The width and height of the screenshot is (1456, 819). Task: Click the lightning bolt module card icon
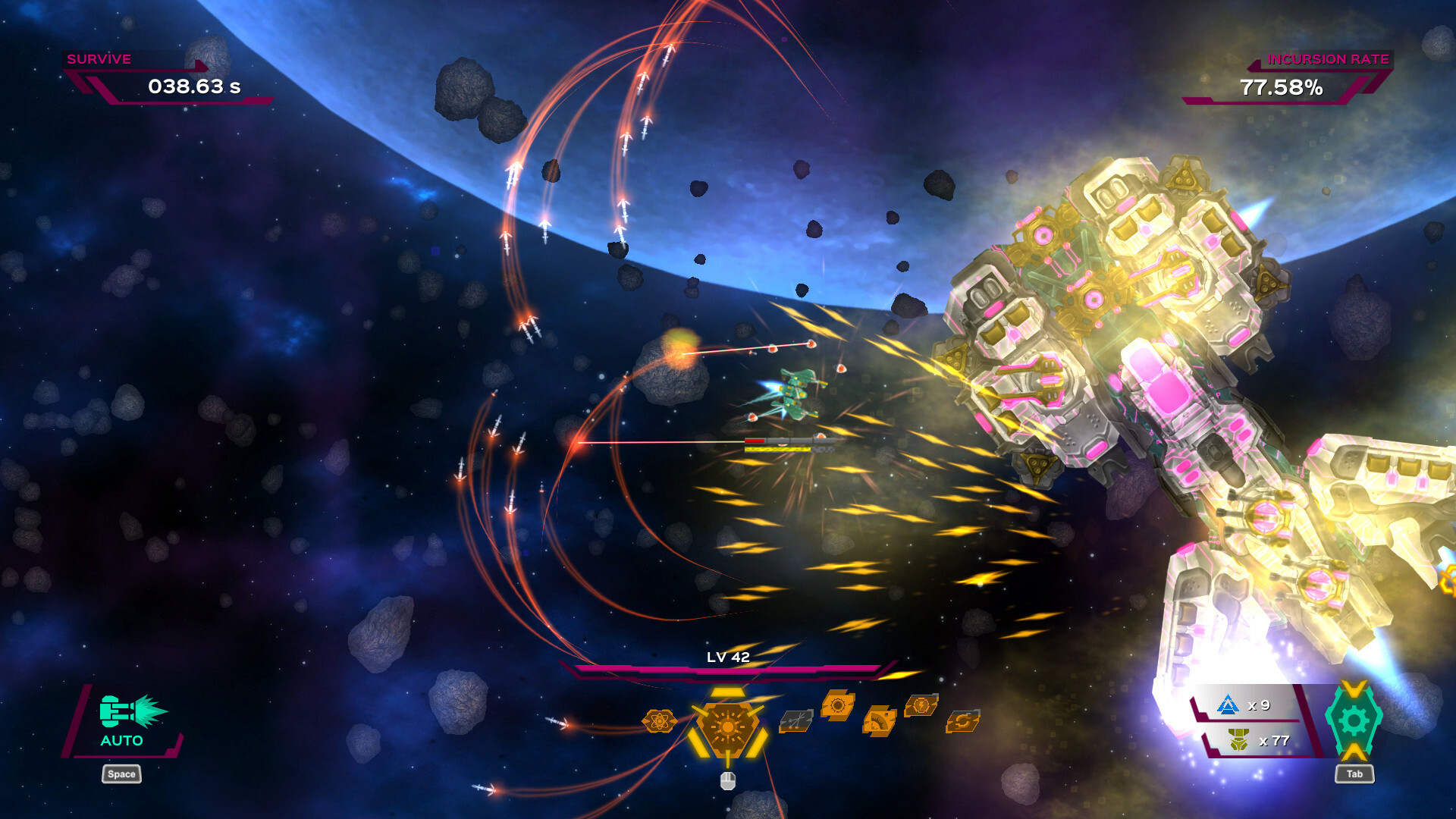[x=921, y=706]
